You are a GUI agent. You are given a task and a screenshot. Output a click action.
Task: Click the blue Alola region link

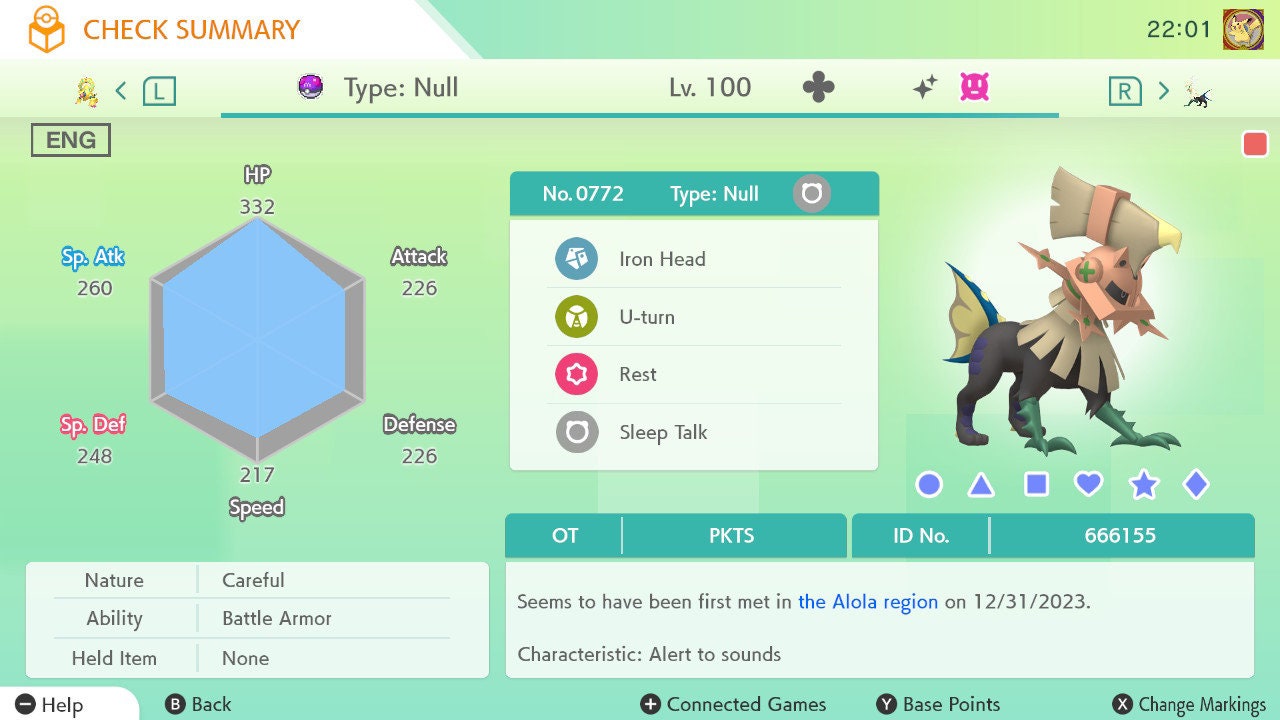coord(868,602)
